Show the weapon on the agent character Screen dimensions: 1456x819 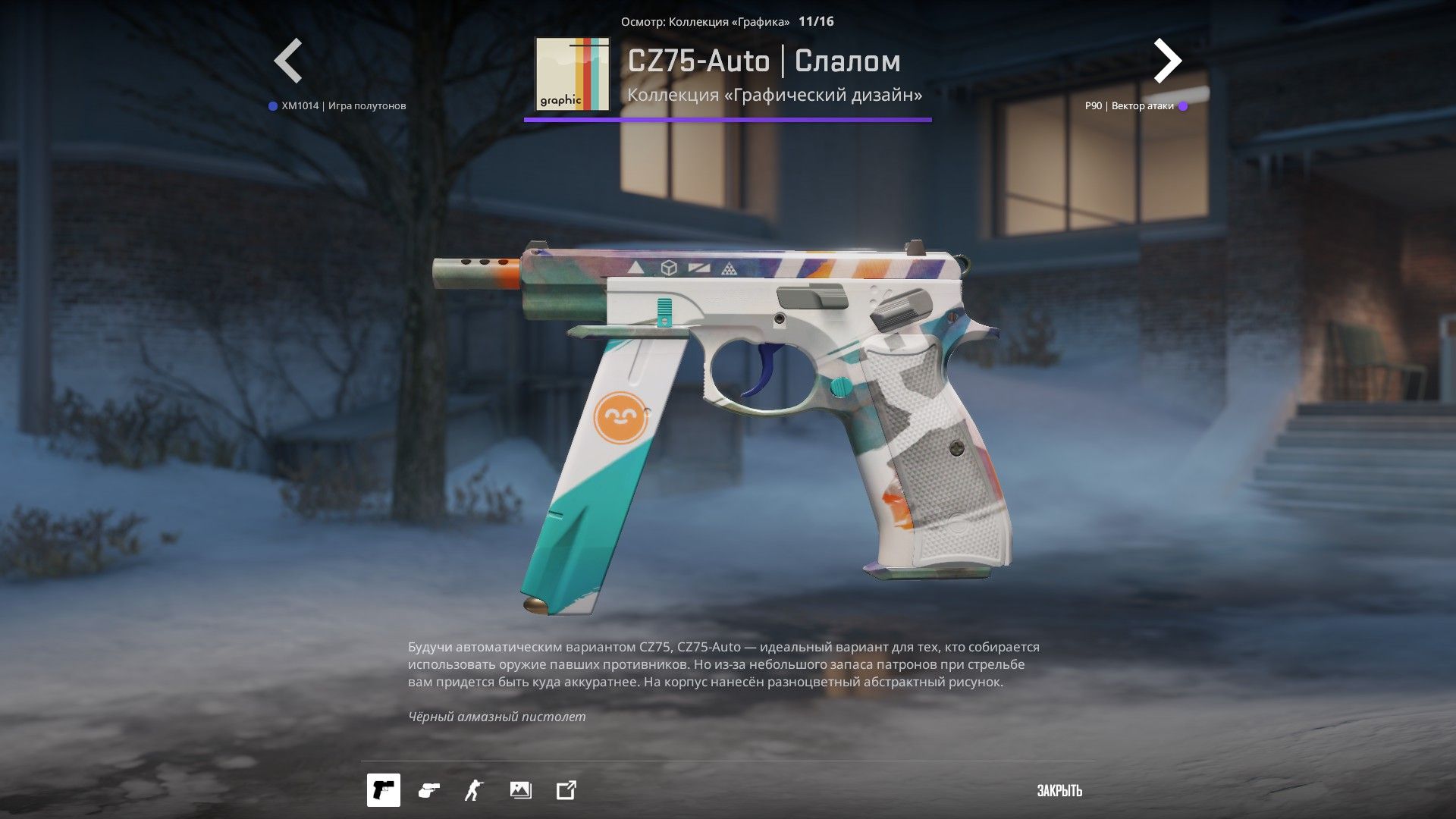pyautogui.click(x=474, y=790)
